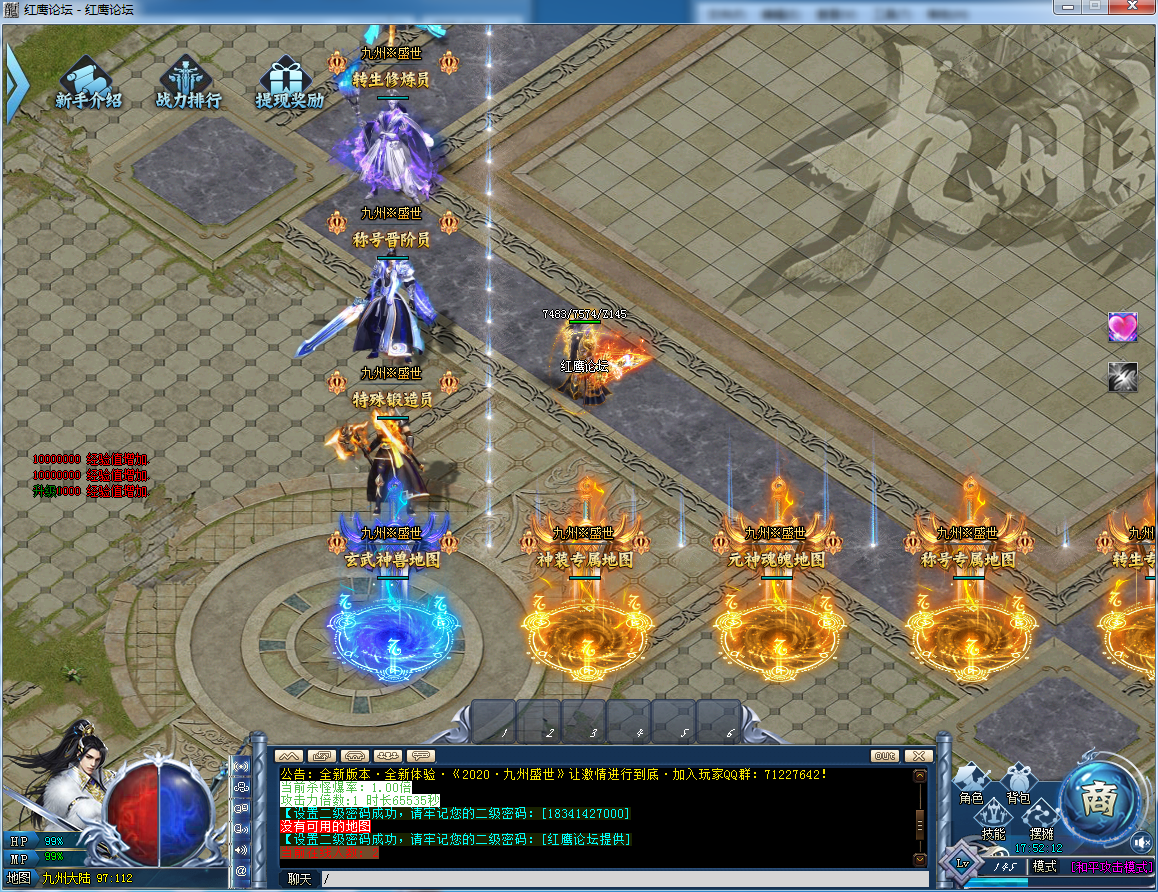Choose the @ chat channel button
This screenshot has height=892, width=1158.
point(241,870)
